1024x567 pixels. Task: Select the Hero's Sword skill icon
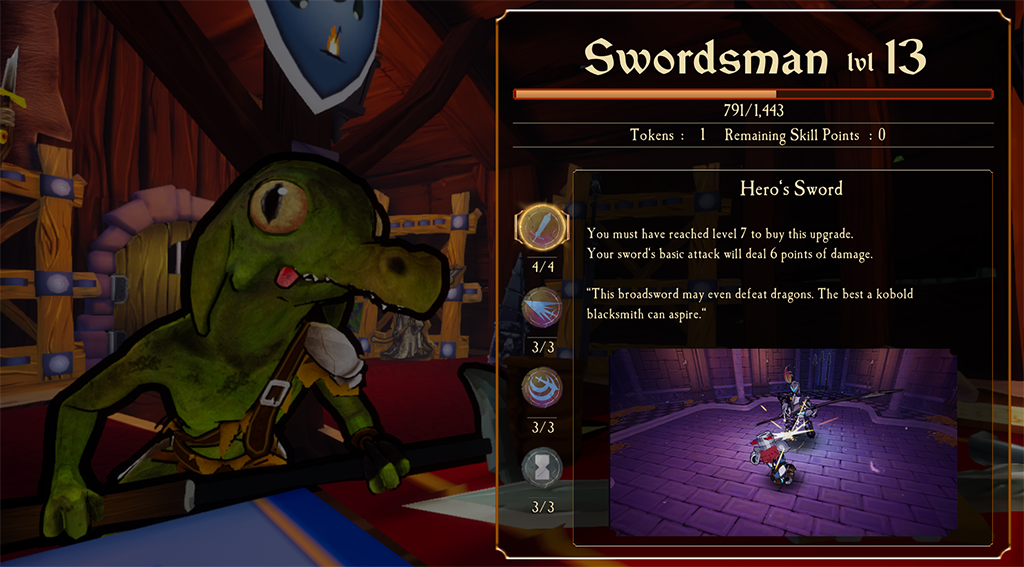(x=541, y=226)
